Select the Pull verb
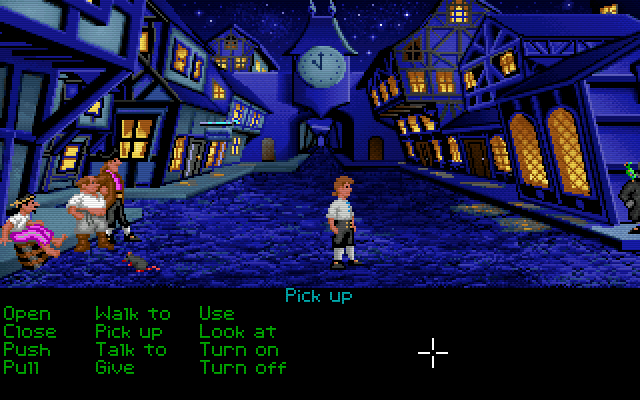The image size is (640, 400). tap(21, 368)
